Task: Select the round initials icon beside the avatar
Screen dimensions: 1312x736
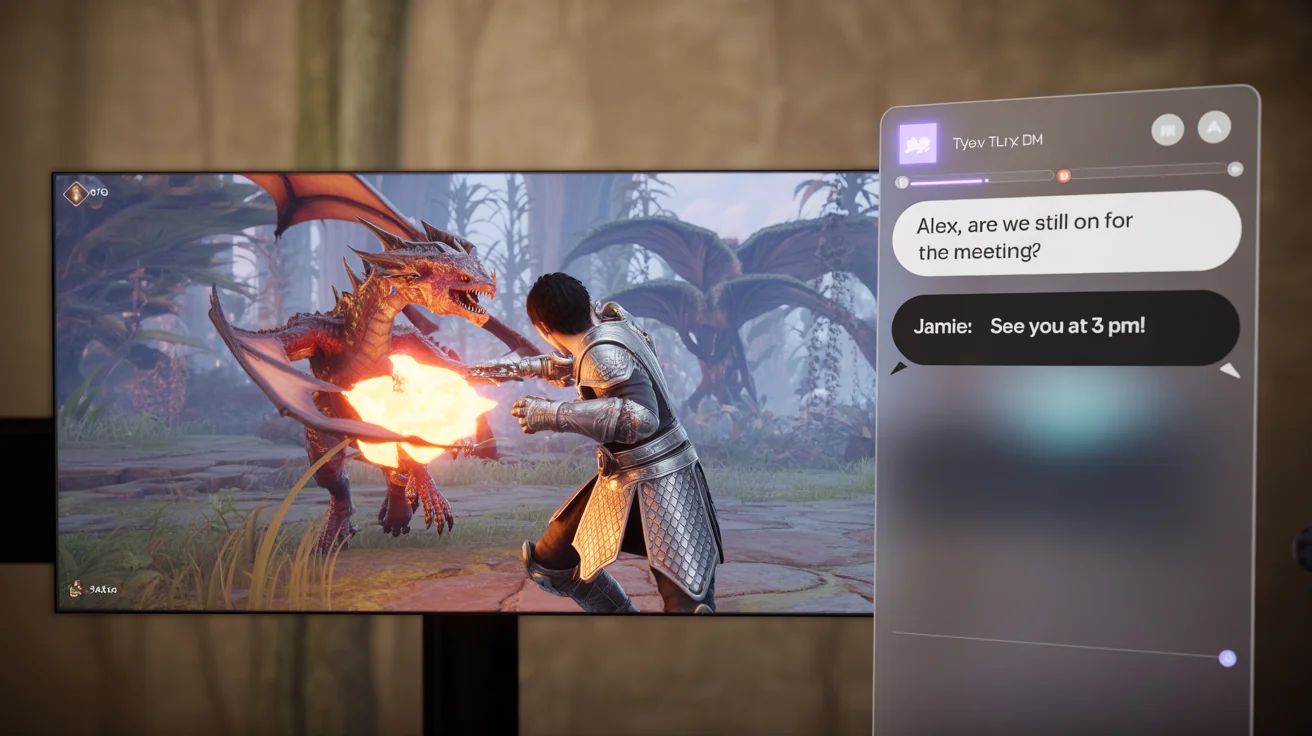Action: click(x=1167, y=128)
